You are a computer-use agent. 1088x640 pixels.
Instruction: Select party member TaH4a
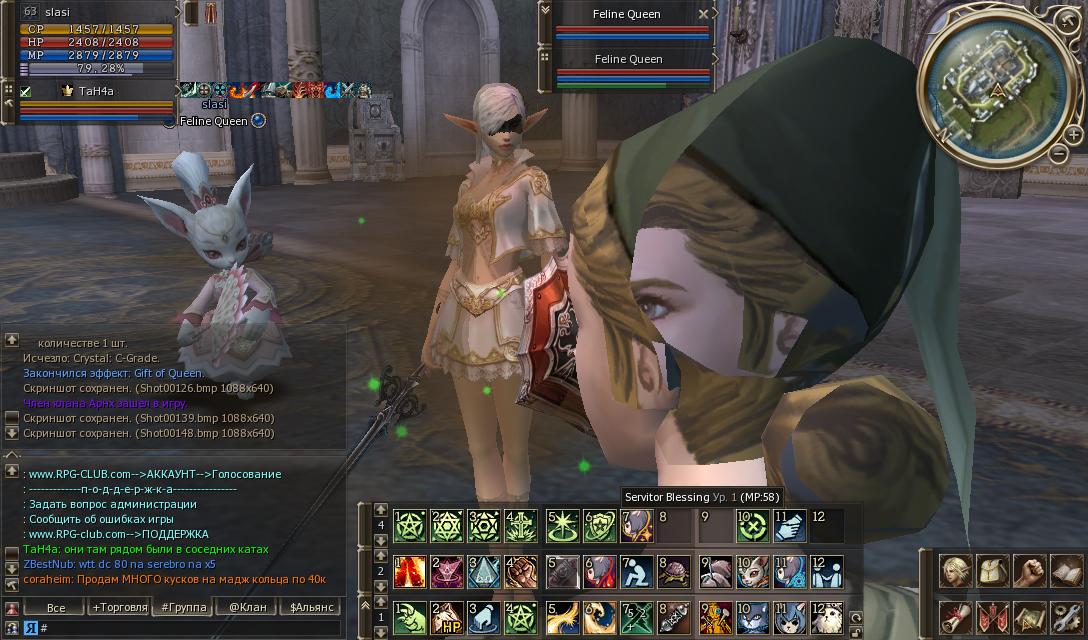coord(96,91)
